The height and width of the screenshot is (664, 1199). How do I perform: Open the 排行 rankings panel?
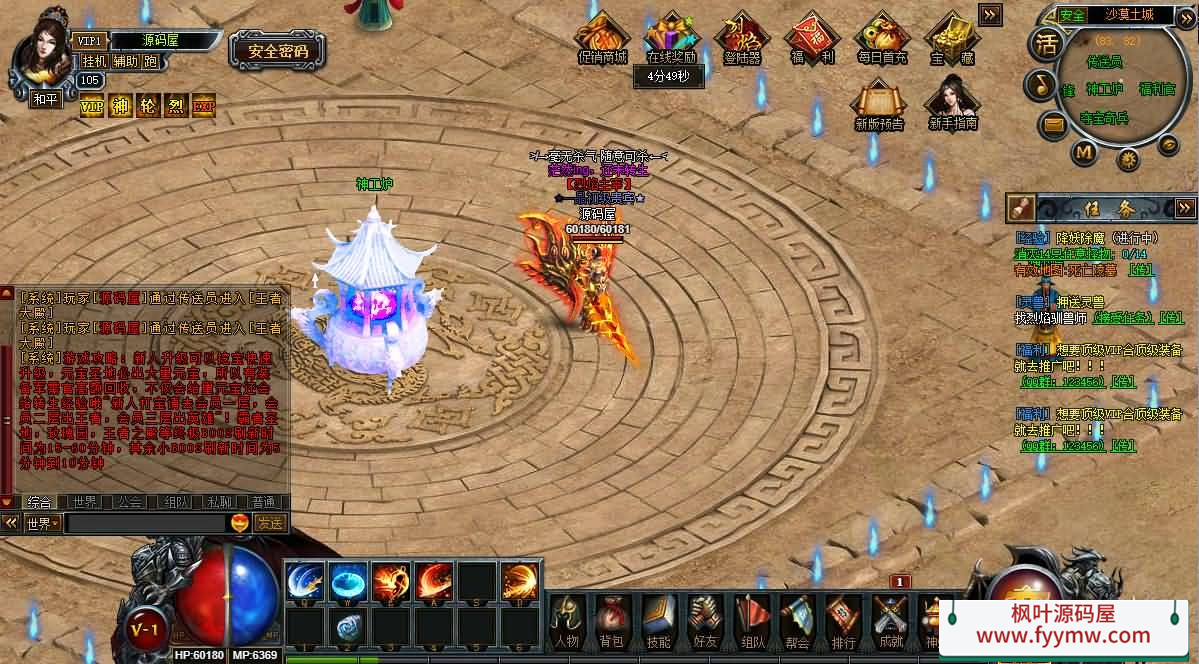coord(843,619)
